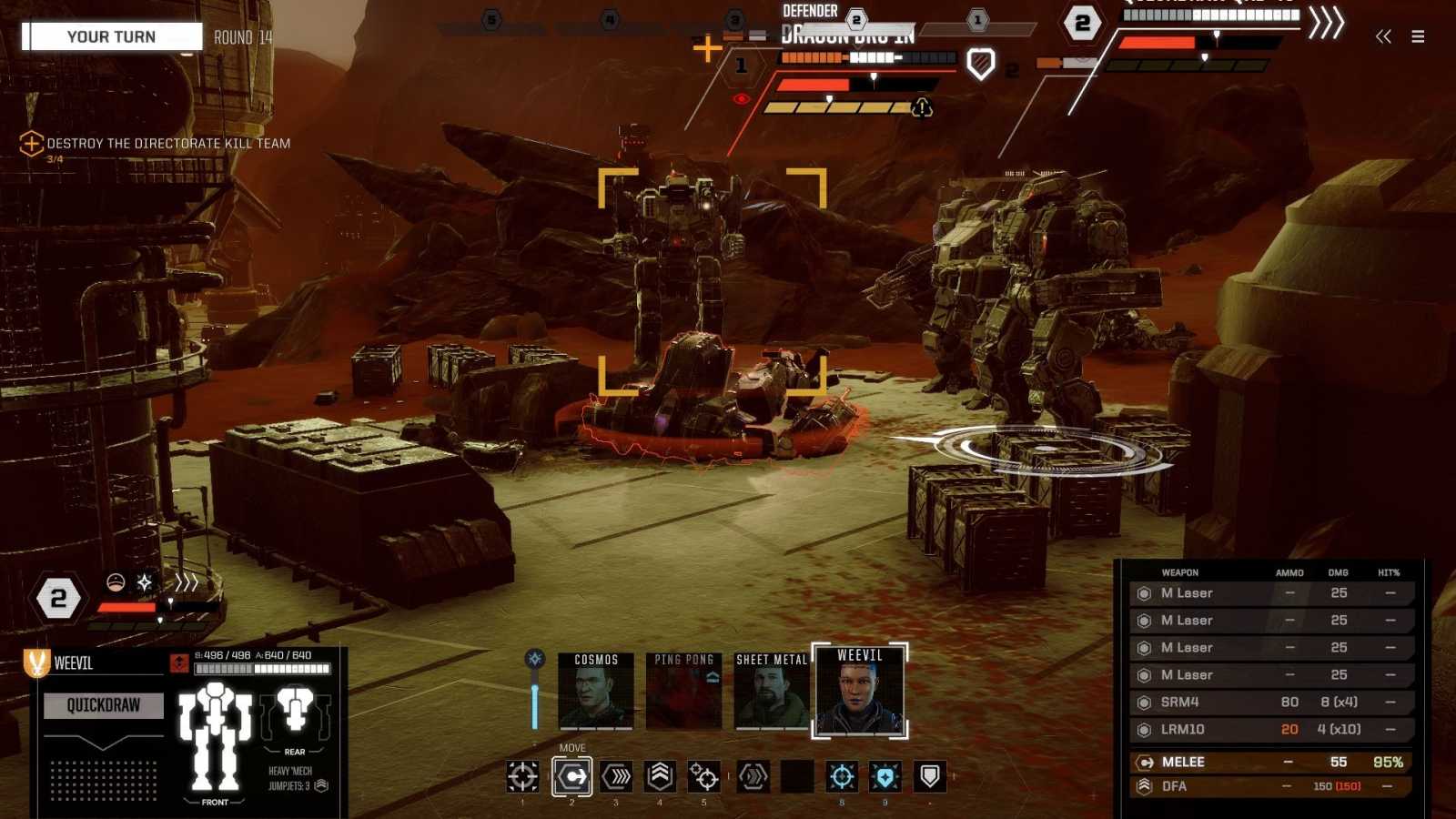Select the Cosmos pilot portrait
This screenshot has height=819, width=1456.
tap(596, 692)
